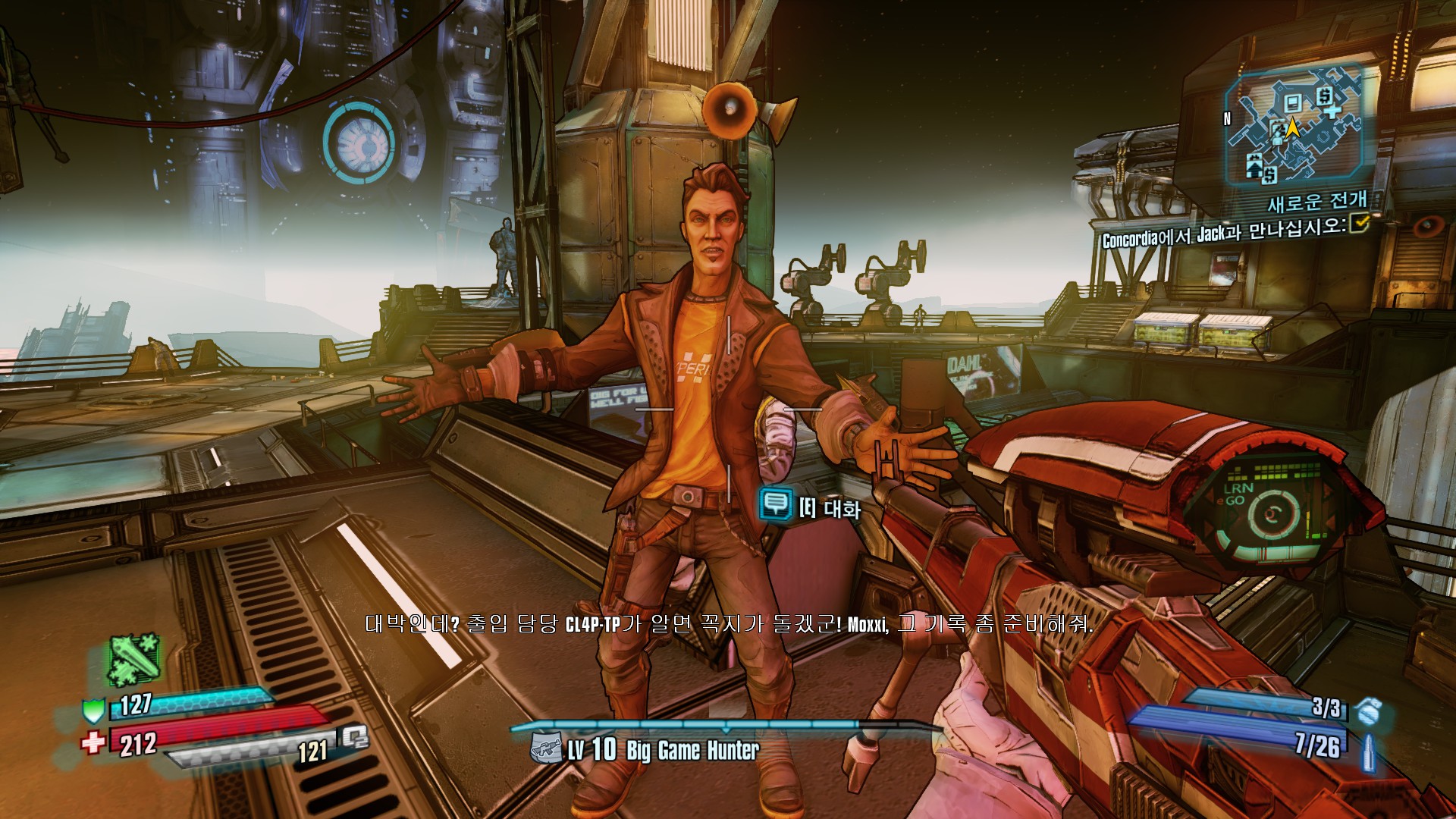Select the O2 oxygen tank icon
The width and height of the screenshot is (1456, 819).
(353, 737)
